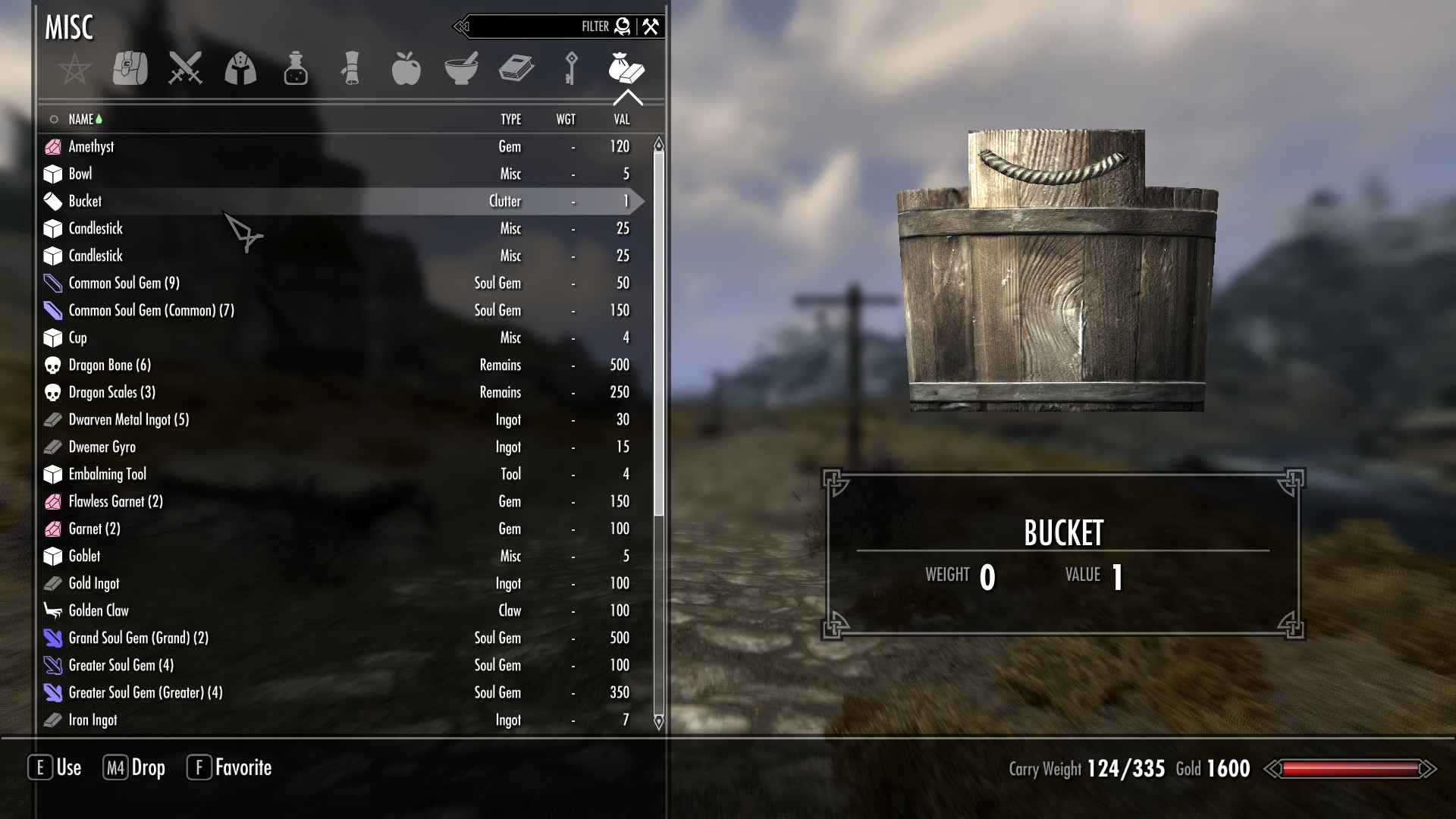Switch to the Food apple tab
The image size is (1456, 819).
pyautogui.click(x=406, y=69)
